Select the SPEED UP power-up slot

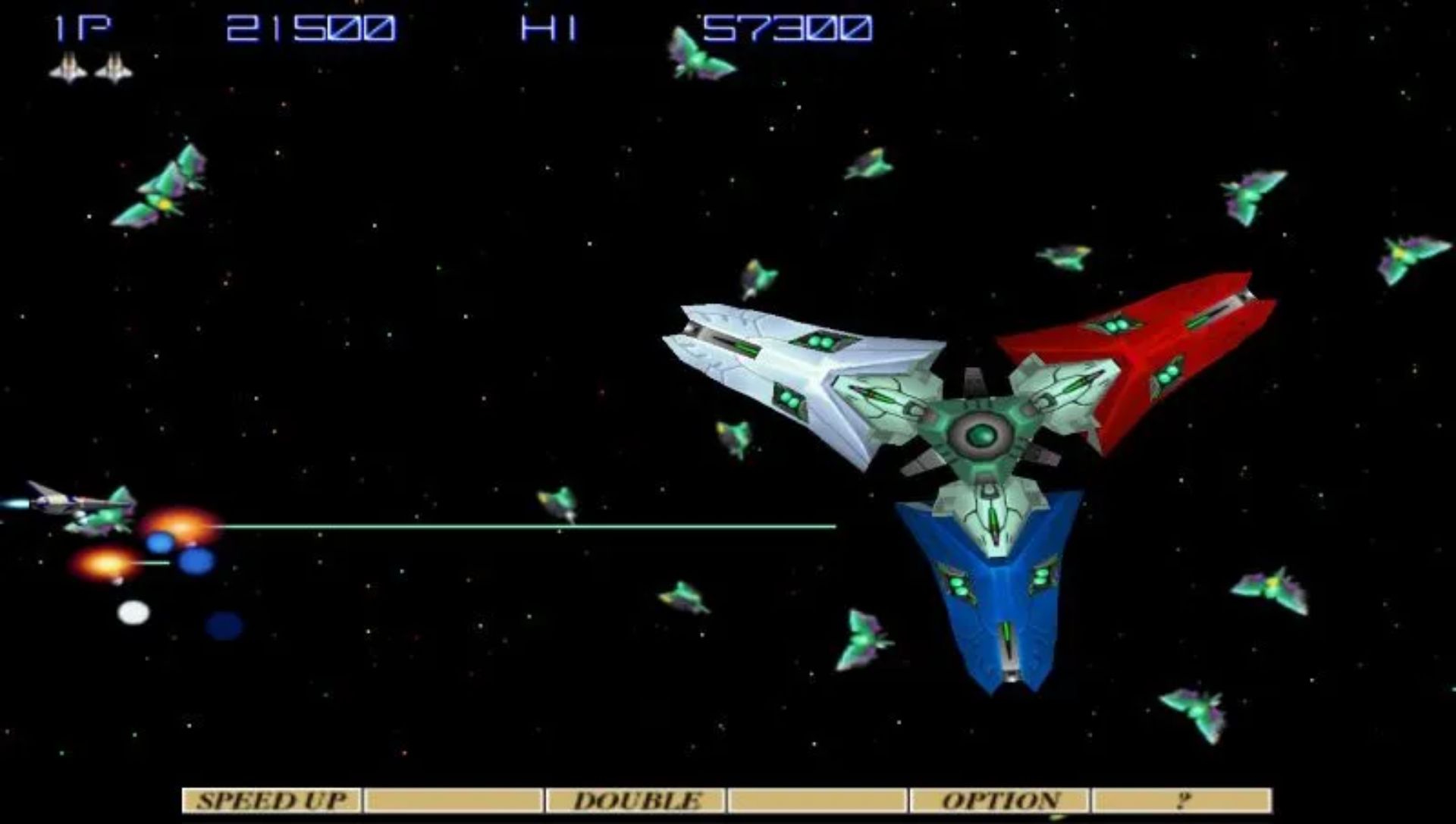pos(271,801)
